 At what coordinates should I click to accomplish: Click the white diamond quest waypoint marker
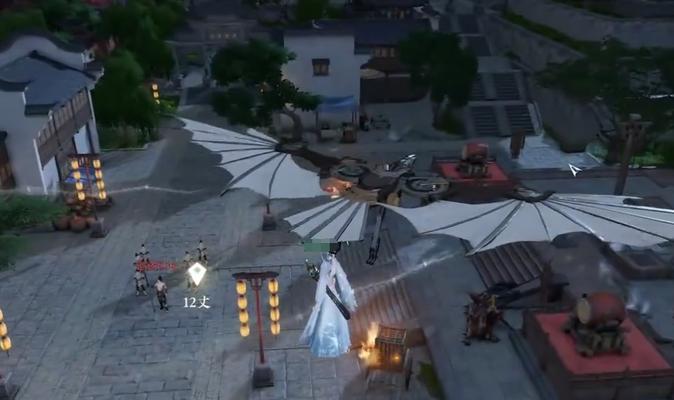point(197,273)
